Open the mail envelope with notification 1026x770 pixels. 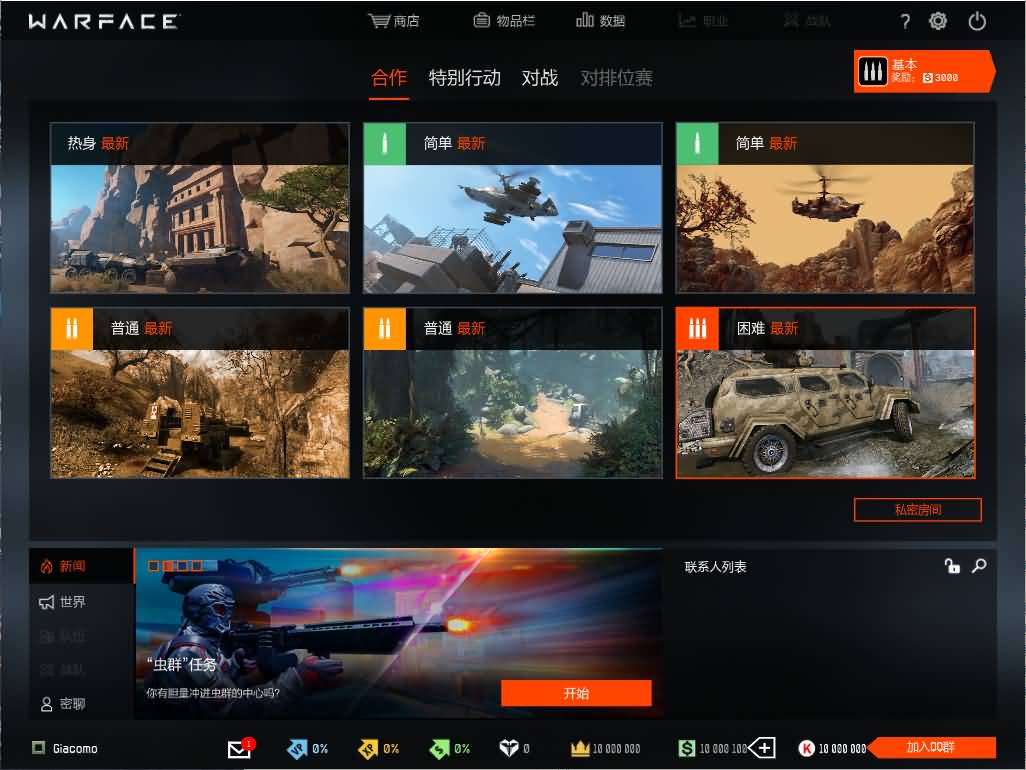(240, 748)
